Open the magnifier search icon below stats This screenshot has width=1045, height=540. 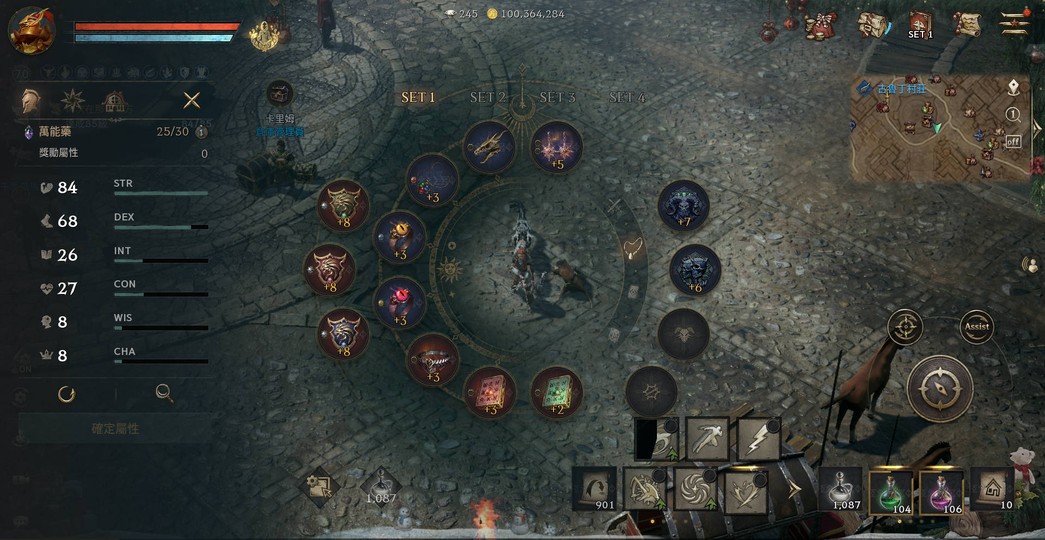[x=164, y=394]
